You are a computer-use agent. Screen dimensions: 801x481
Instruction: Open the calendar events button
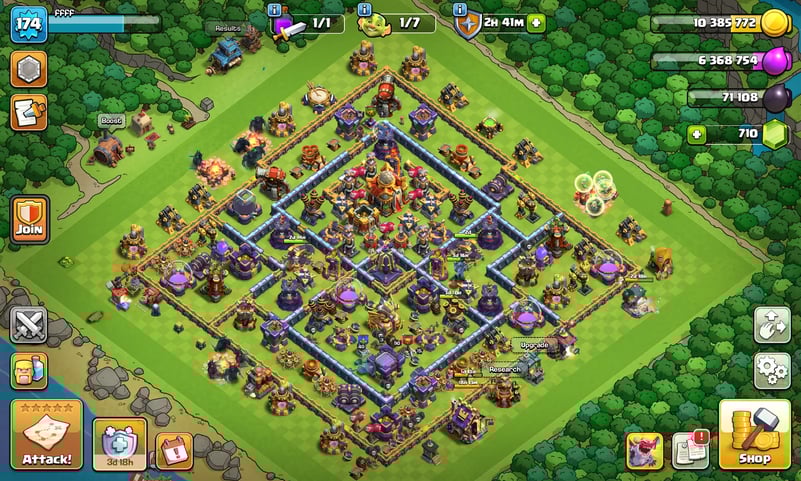(174, 450)
